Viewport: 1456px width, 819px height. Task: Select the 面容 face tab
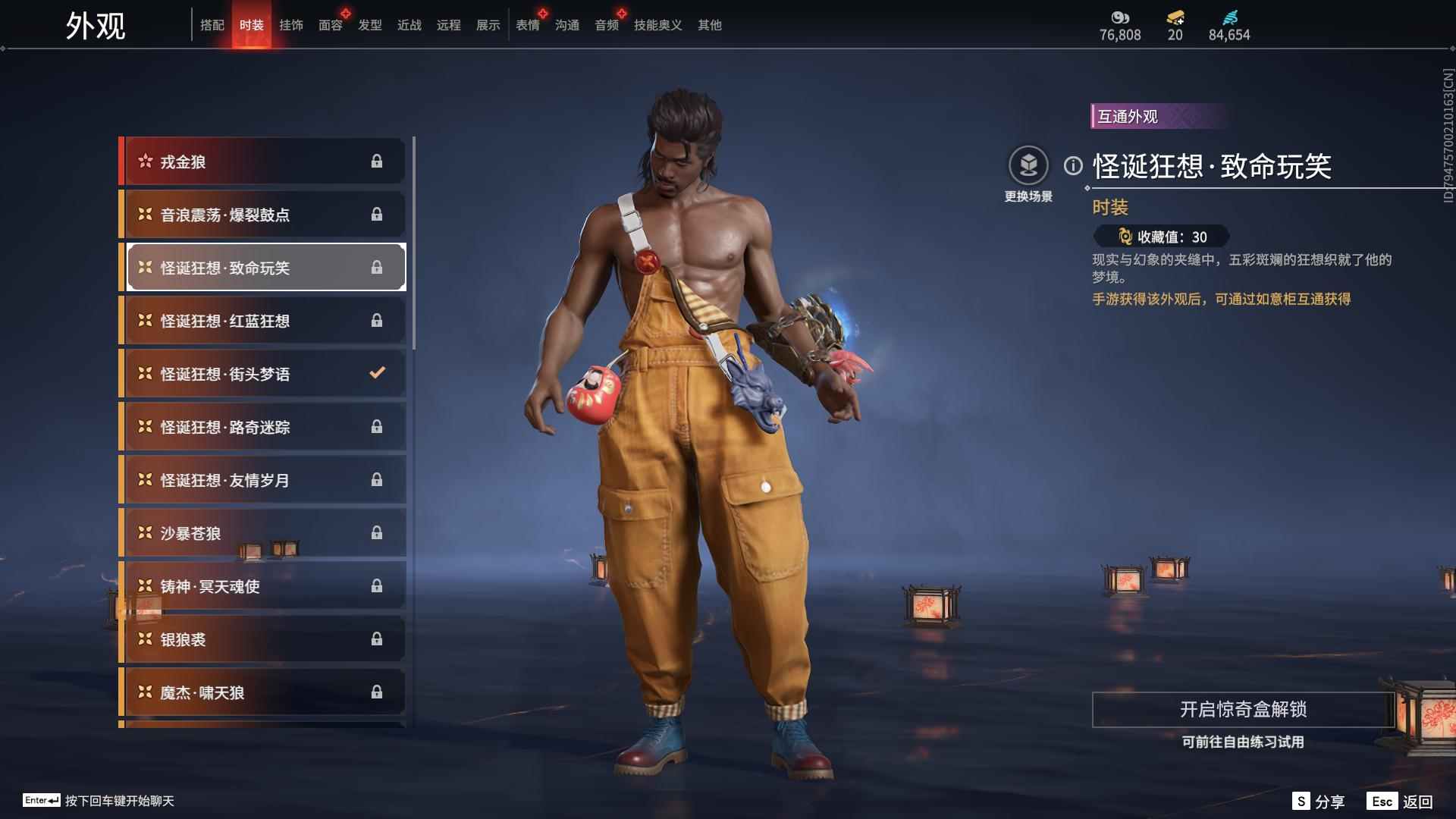(330, 25)
